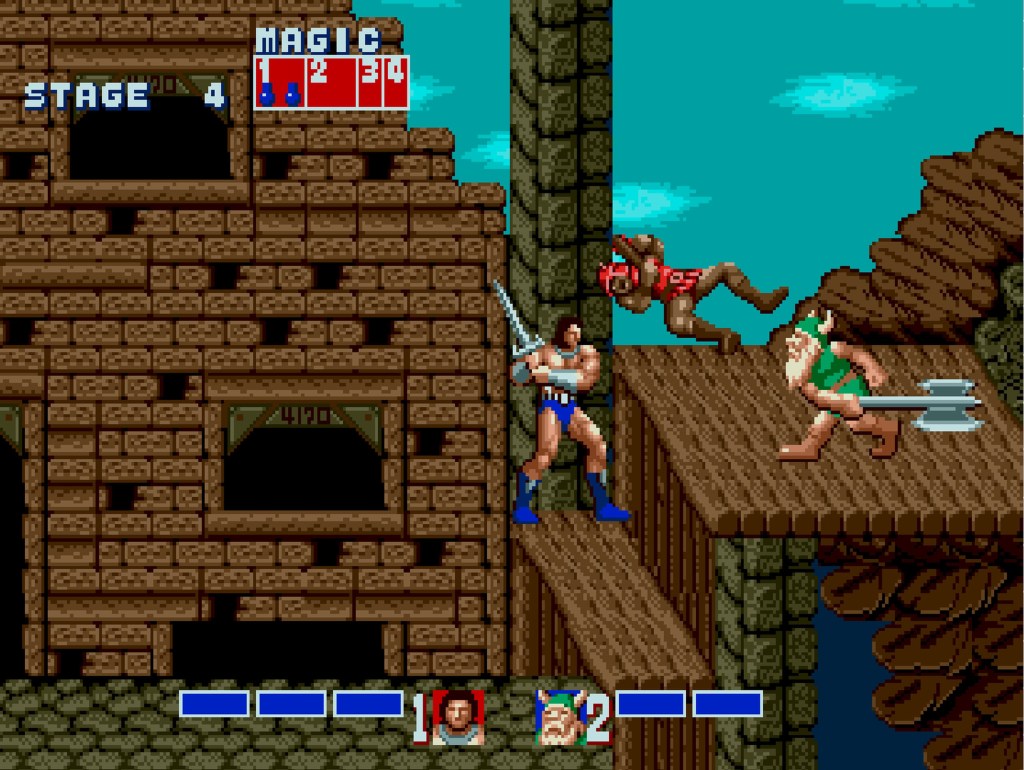The width and height of the screenshot is (1024, 770).
Task: Select the dwarf player 2 portrait
Action: (x=560, y=717)
